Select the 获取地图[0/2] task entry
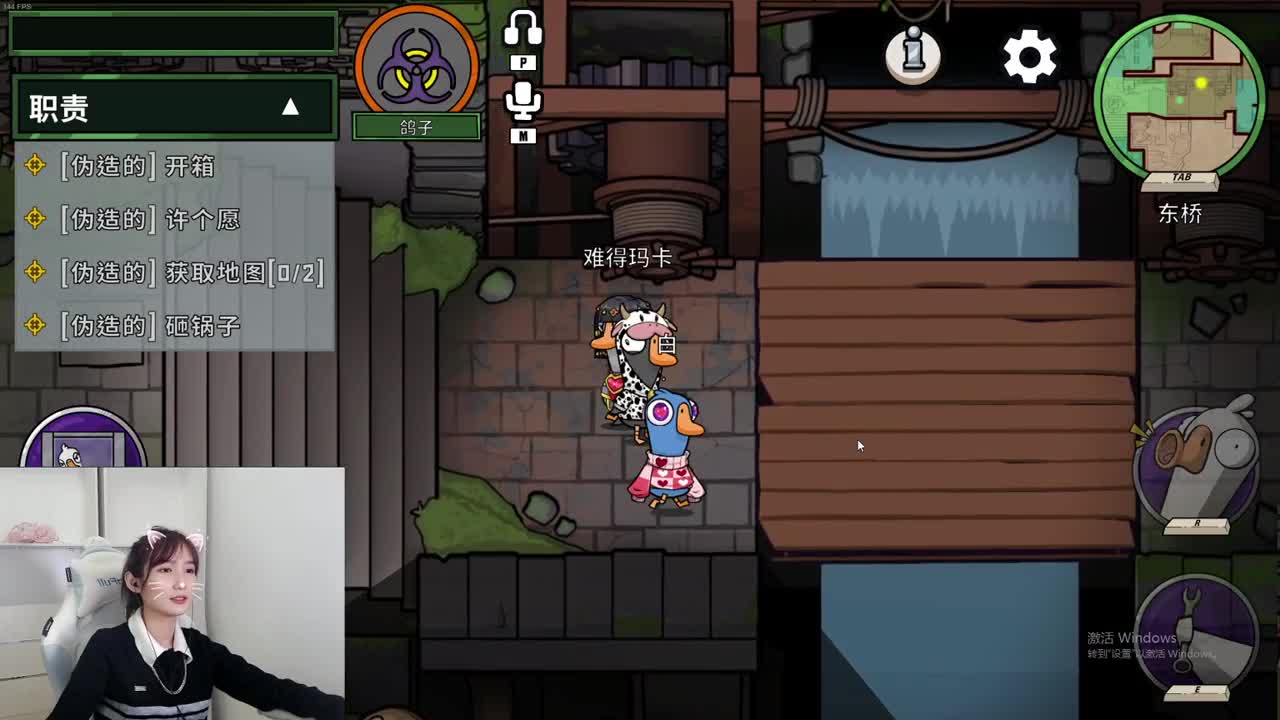This screenshot has width=1280, height=720. coord(180,272)
